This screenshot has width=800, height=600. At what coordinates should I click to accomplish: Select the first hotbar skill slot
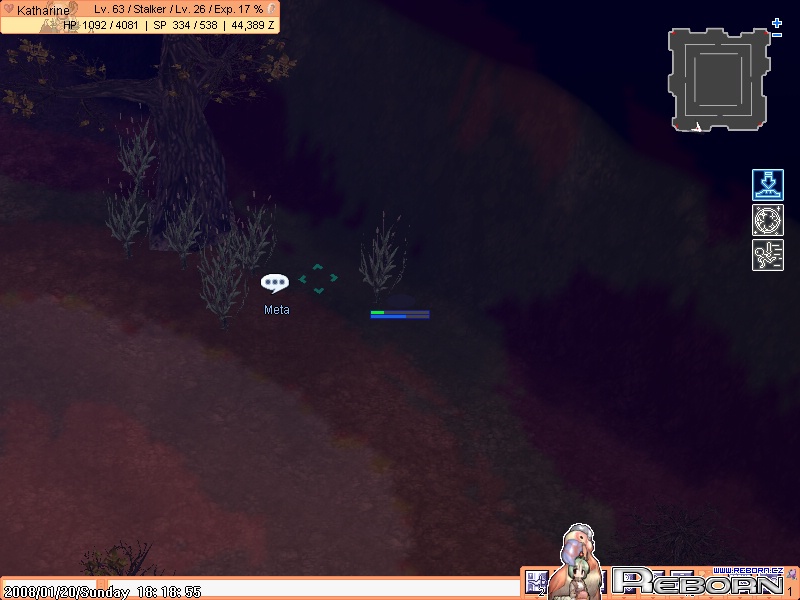(x=534, y=582)
